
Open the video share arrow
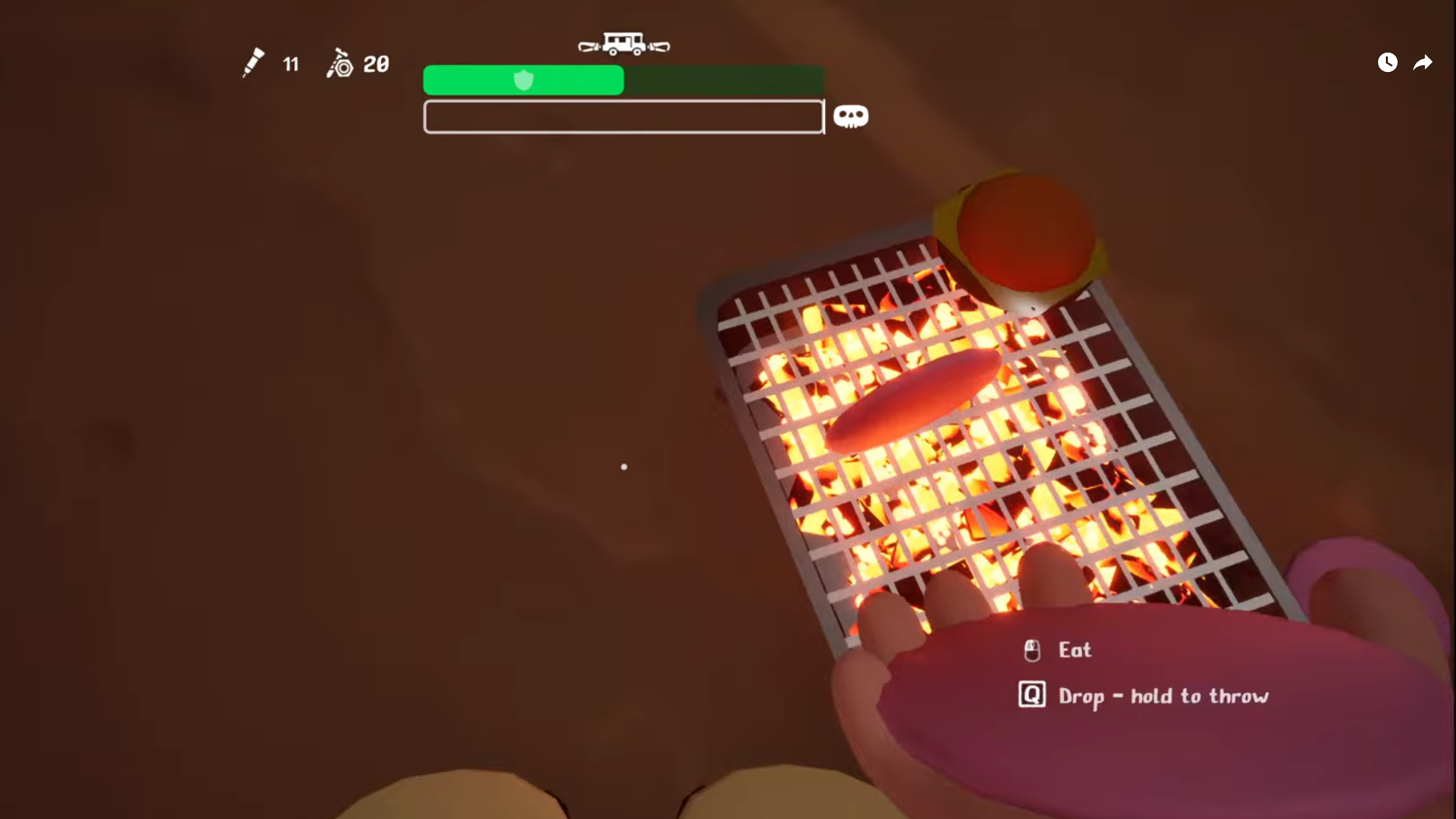1422,62
